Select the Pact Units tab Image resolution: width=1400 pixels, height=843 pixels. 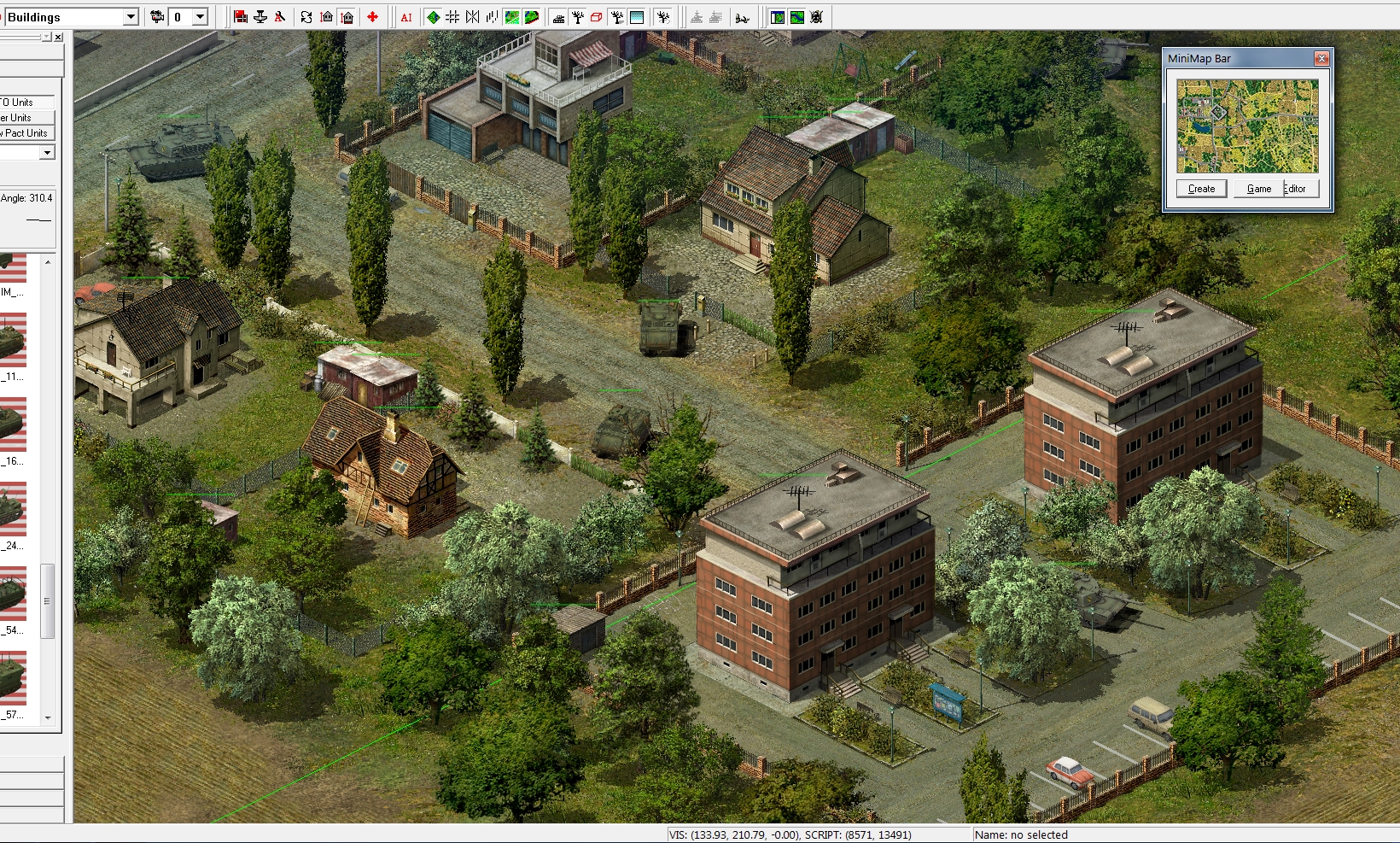pyautogui.click(x=26, y=133)
